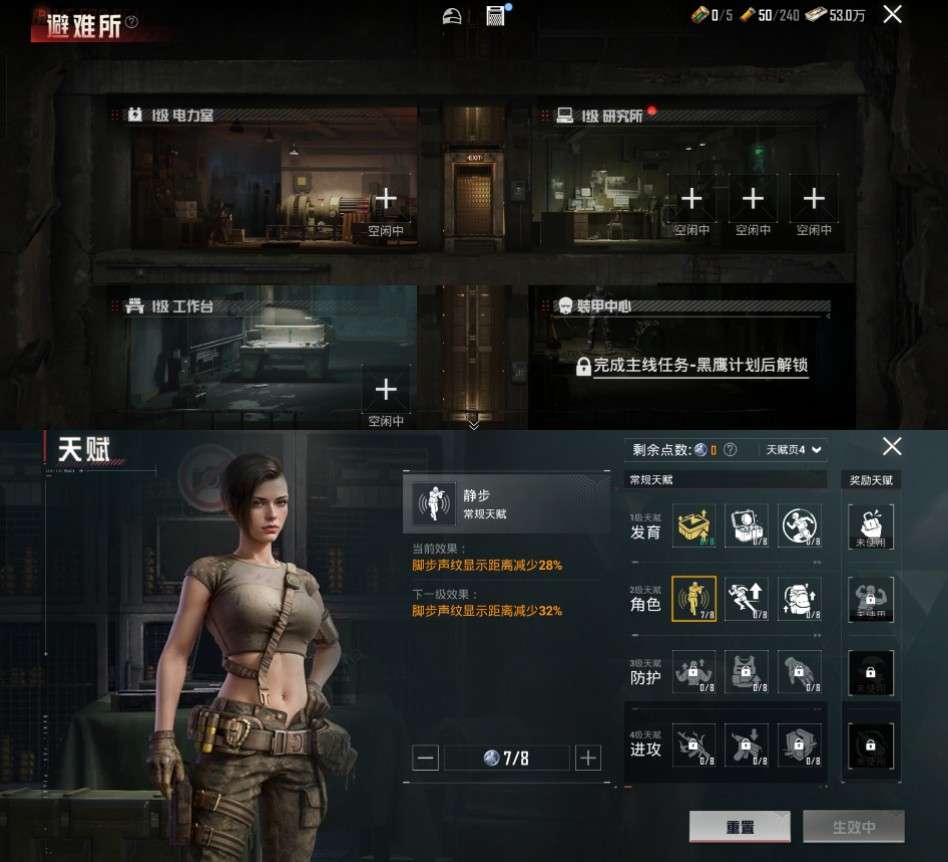Select the backpack talent in 角色 row
Viewport: 948px width, 862px height.
799,598
